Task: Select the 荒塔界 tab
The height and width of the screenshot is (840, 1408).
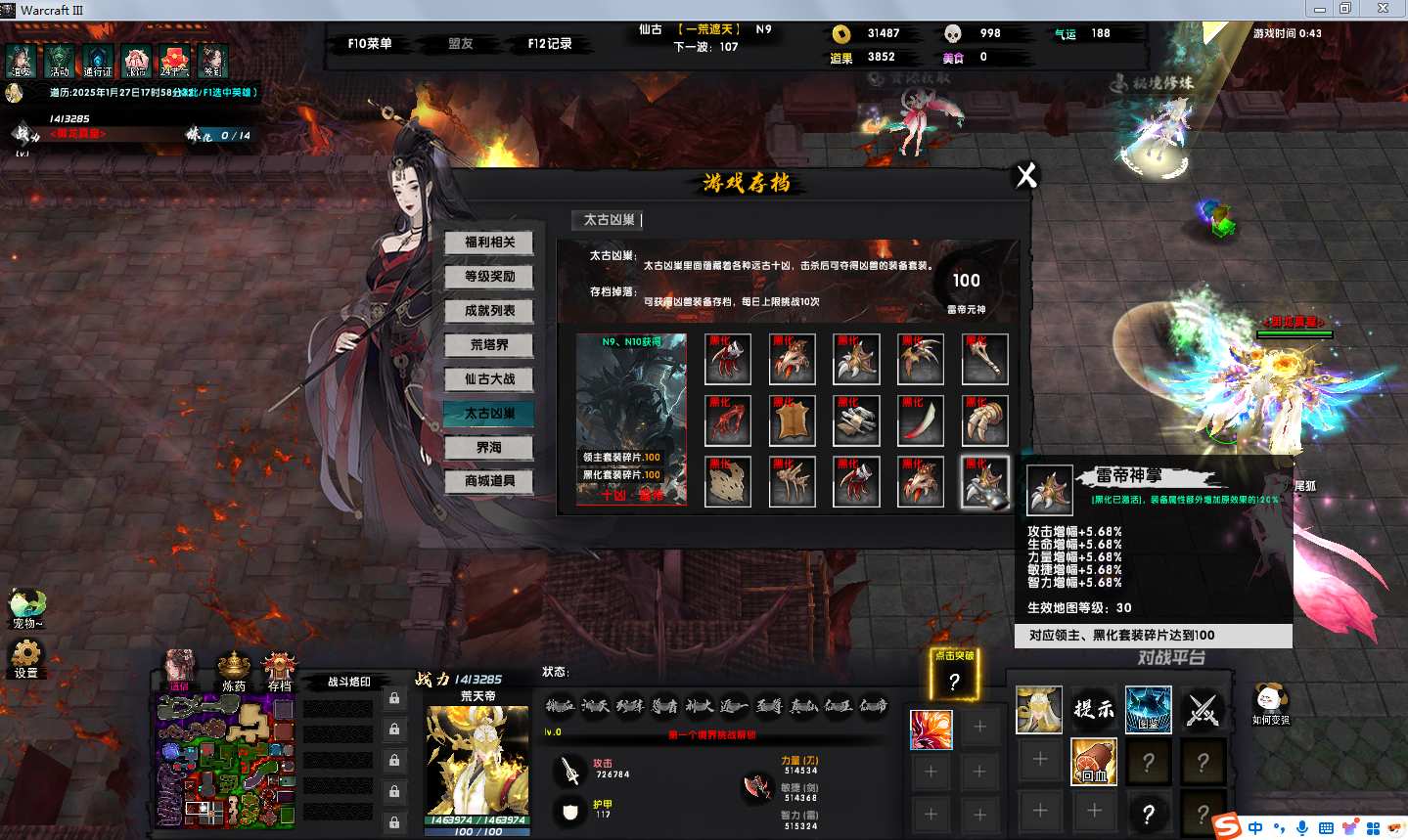Action: pos(489,345)
